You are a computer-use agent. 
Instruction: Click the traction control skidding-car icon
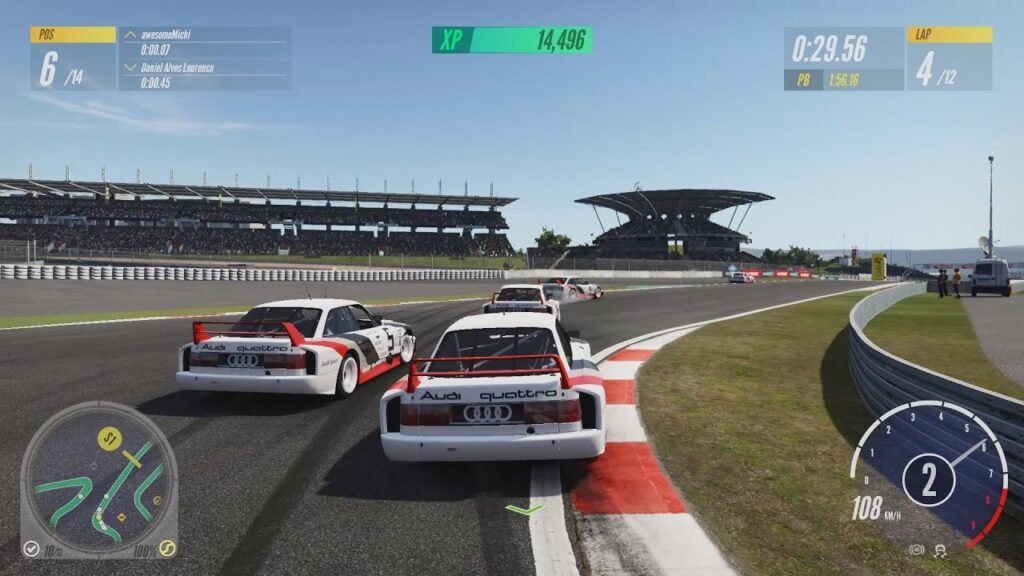[941, 550]
